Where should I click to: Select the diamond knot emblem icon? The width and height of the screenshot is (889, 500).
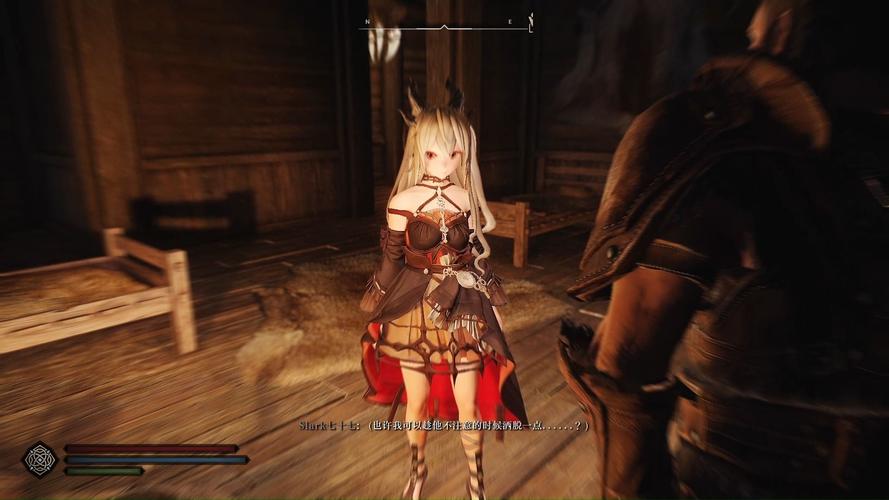tap(40, 459)
